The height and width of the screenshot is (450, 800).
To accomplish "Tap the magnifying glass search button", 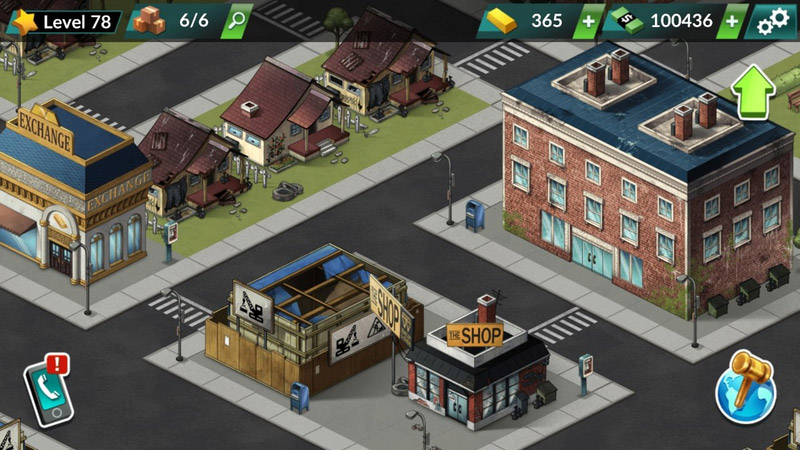I will (x=236, y=21).
